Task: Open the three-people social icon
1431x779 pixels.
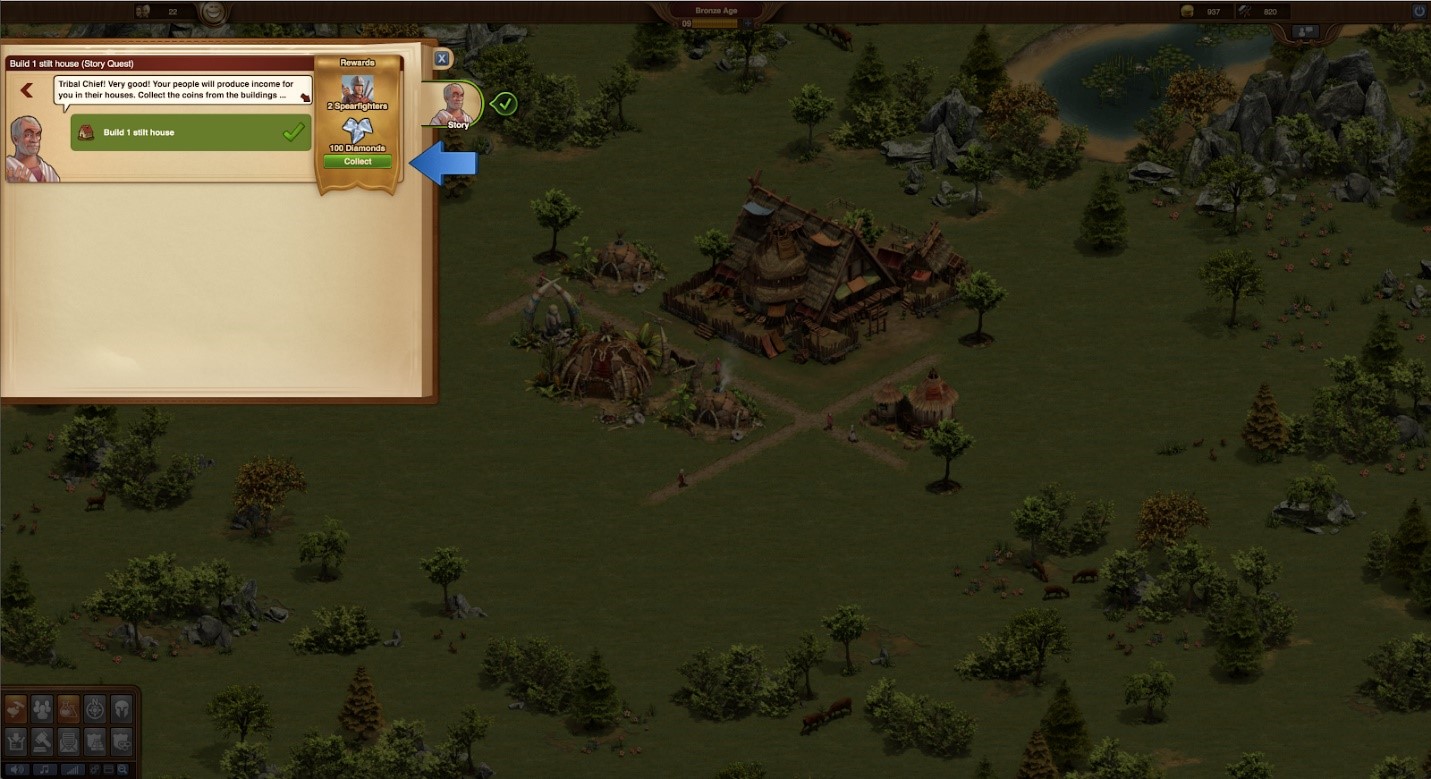Action: [x=42, y=708]
